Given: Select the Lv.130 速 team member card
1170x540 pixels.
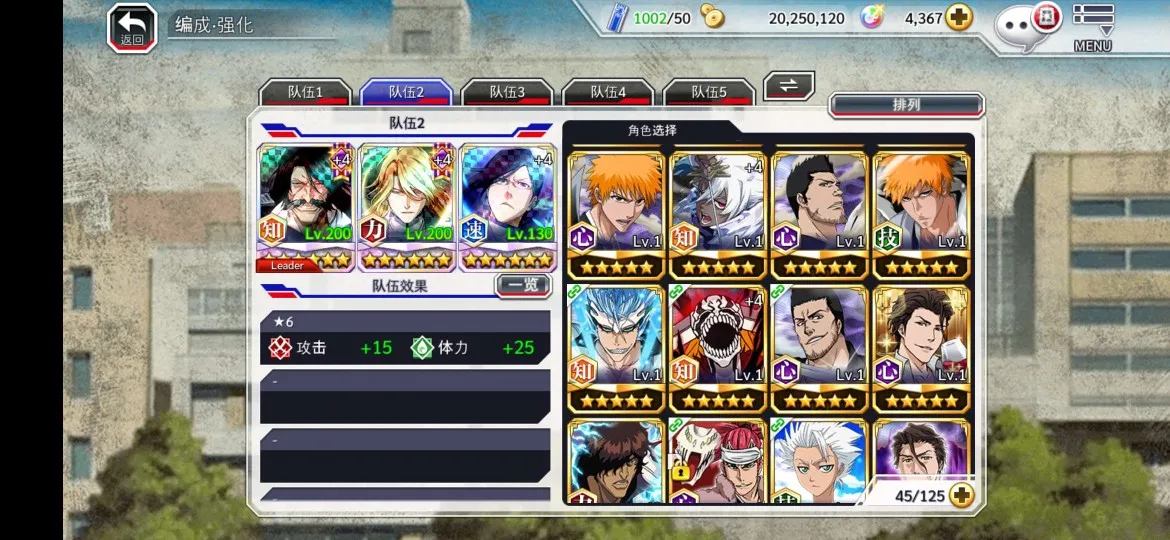Looking at the screenshot, I should click(508, 208).
